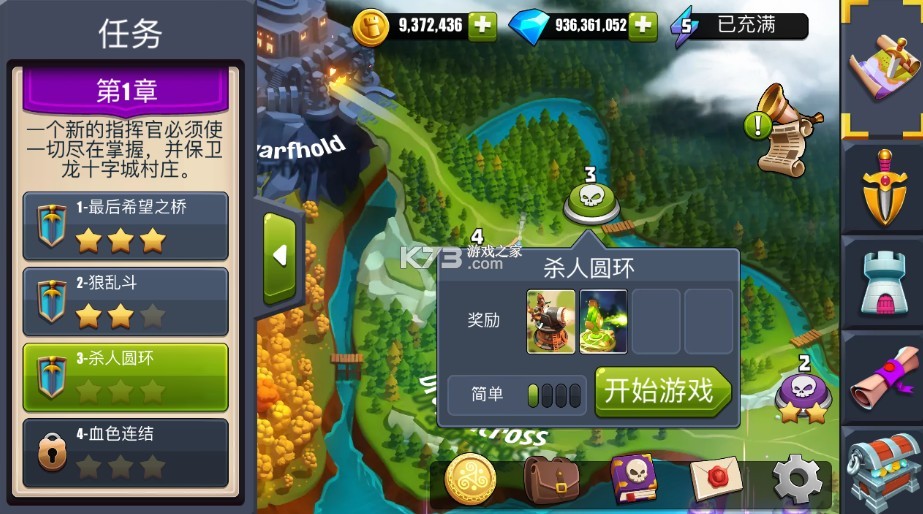Collapse the mission panel with green arrow
Viewport: 923px width, 514px height.
(x=279, y=256)
